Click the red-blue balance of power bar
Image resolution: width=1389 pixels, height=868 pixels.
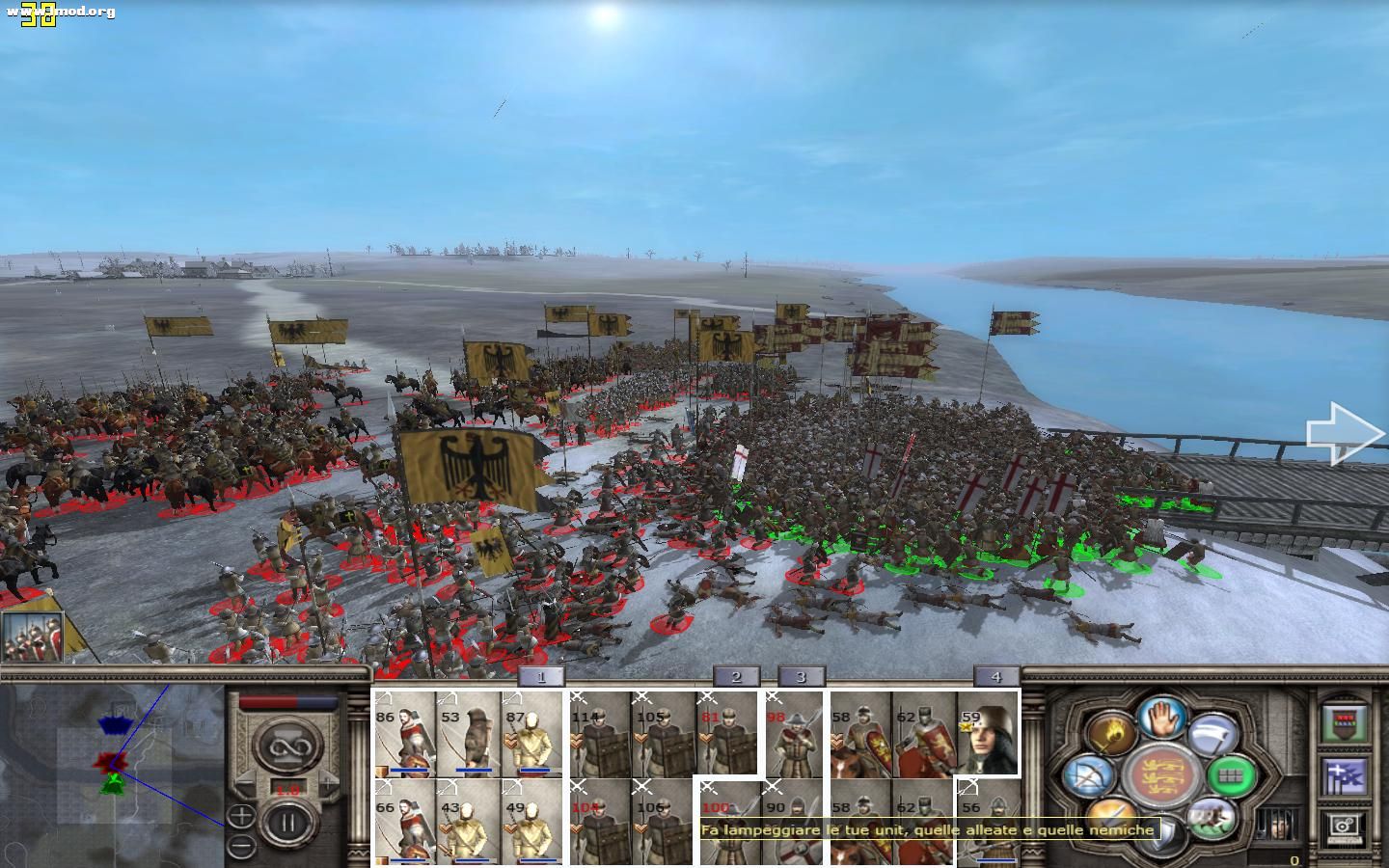click(286, 701)
